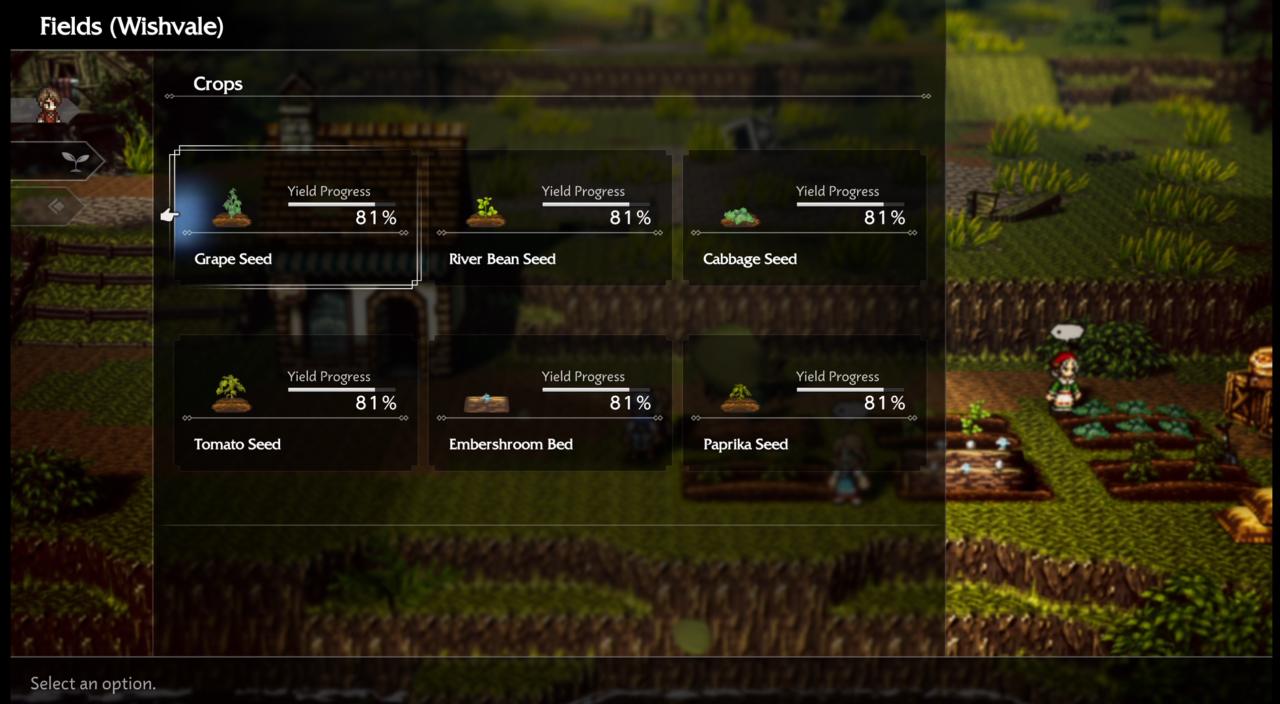Select the Grape Seed crop tile
Image resolution: width=1280 pixels, height=704 pixels.
pos(296,219)
